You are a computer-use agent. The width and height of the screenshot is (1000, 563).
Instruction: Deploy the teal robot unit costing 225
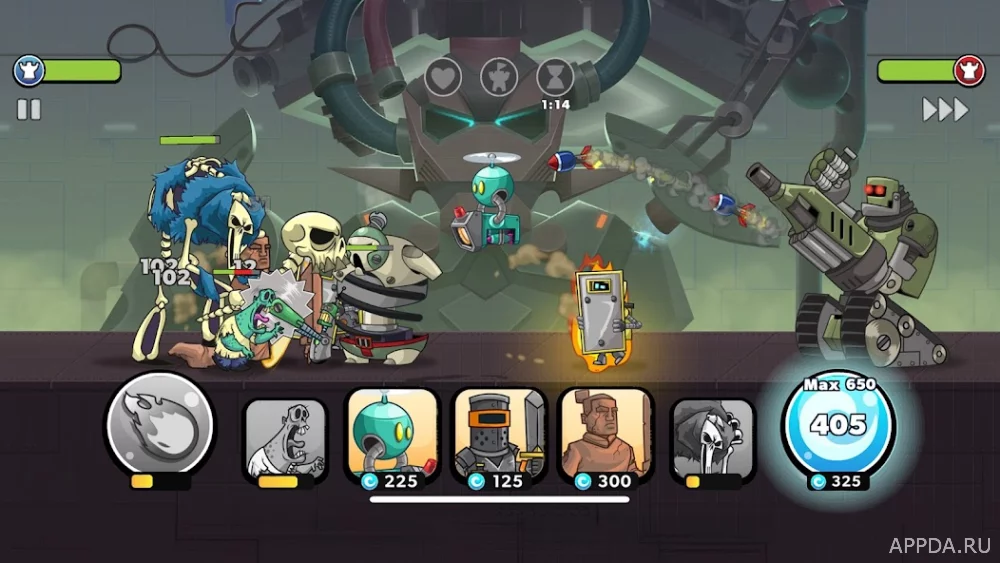[x=392, y=436]
